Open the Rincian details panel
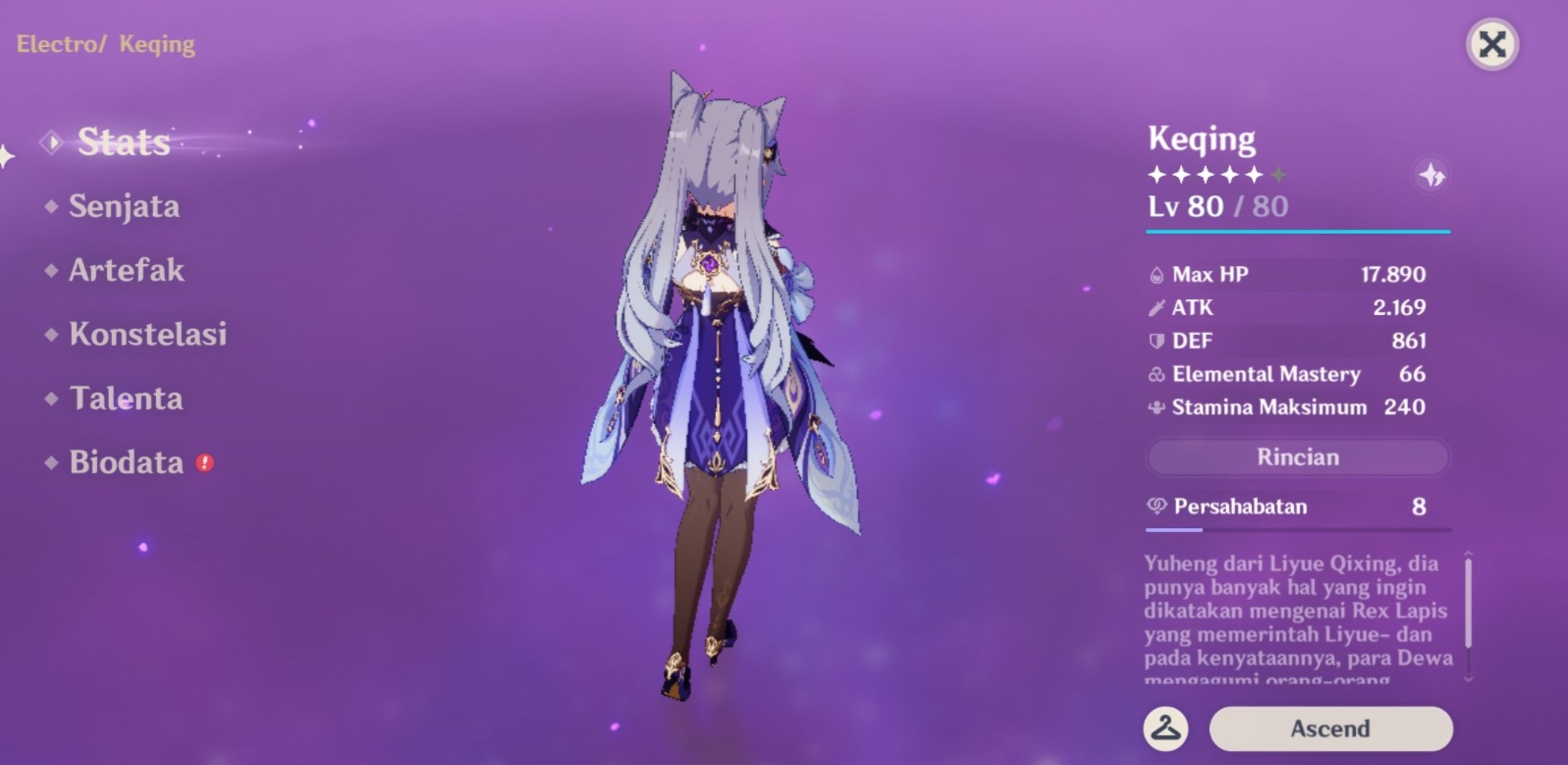Screen dimensions: 1568x765 click(x=1298, y=457)
